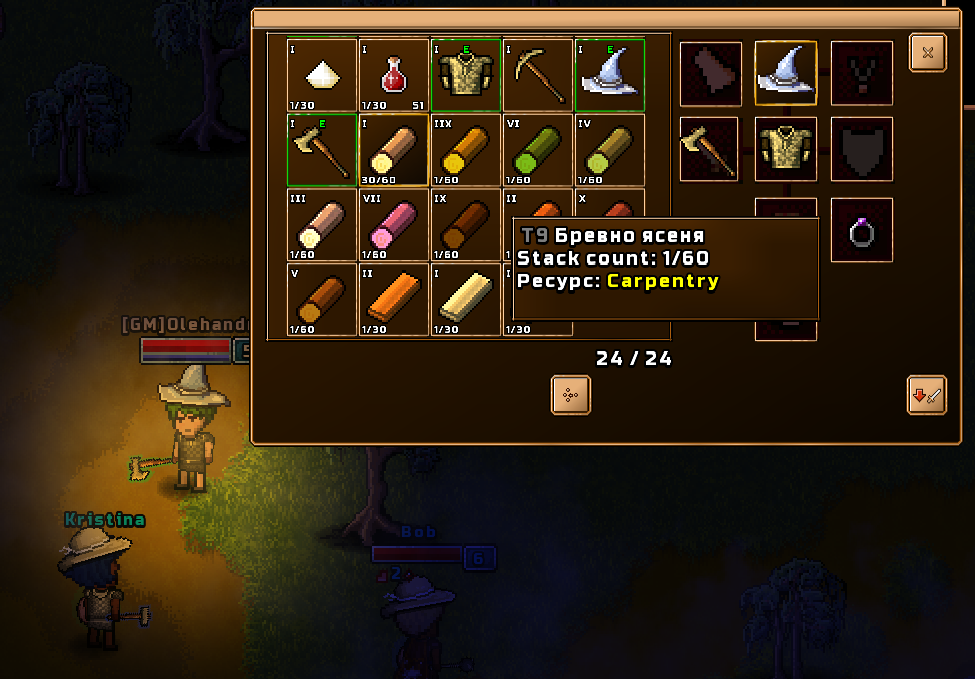Close the inventory window
Screen dimensions: 975x679
point(927,53)
